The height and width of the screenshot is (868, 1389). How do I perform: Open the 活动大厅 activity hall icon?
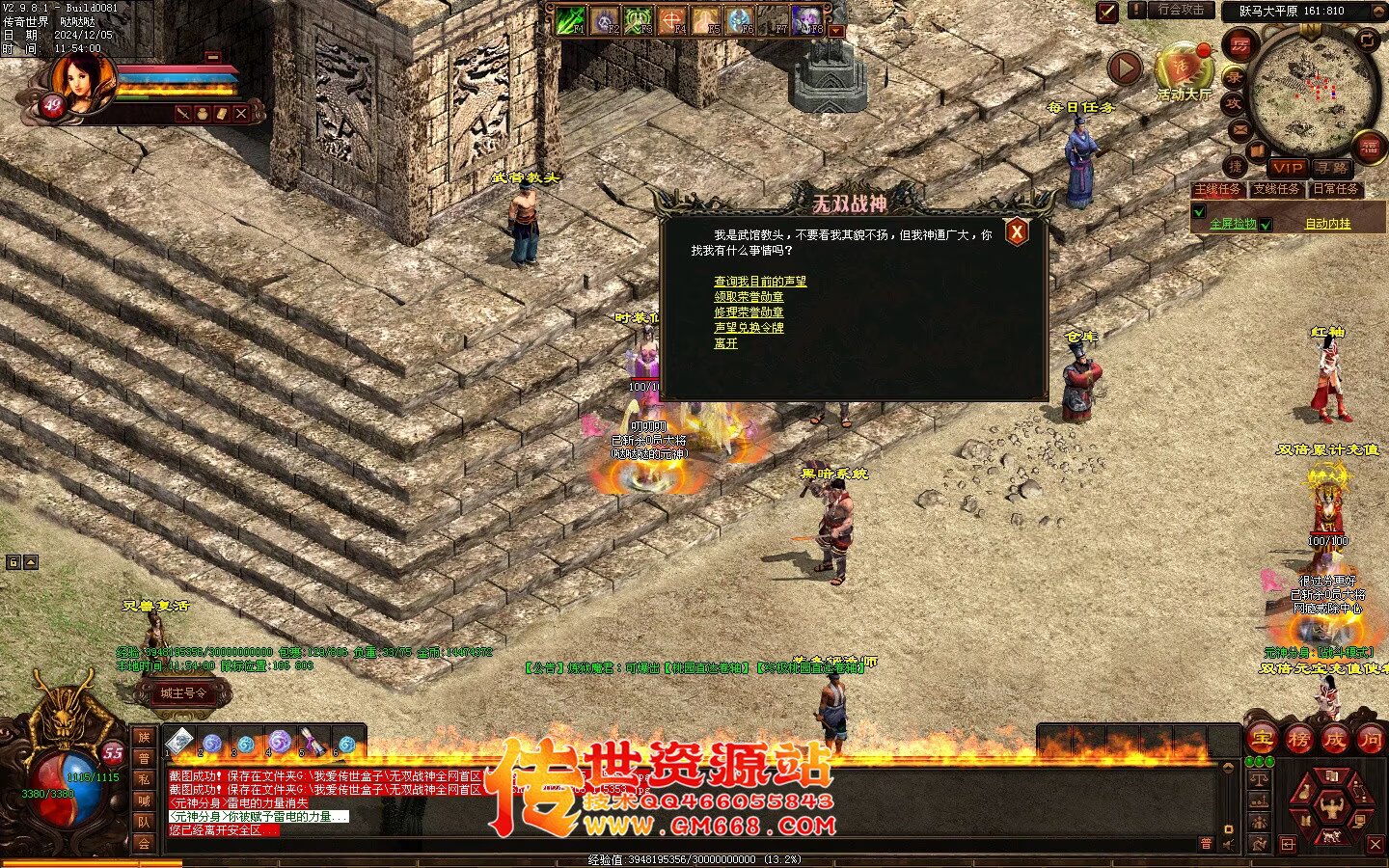(1184, 71)
